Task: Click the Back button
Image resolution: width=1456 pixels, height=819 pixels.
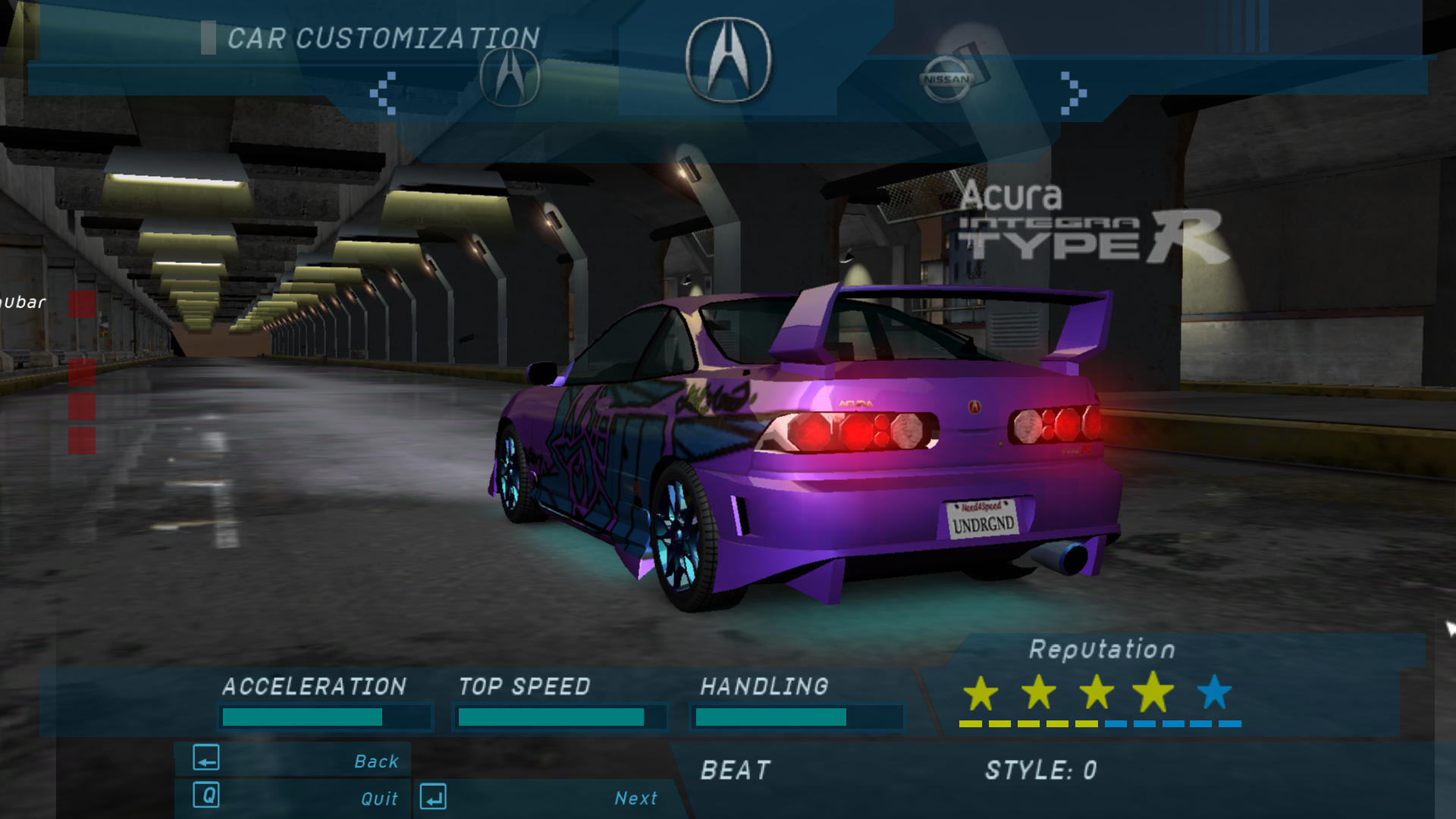Action: (x=376, y=761)
